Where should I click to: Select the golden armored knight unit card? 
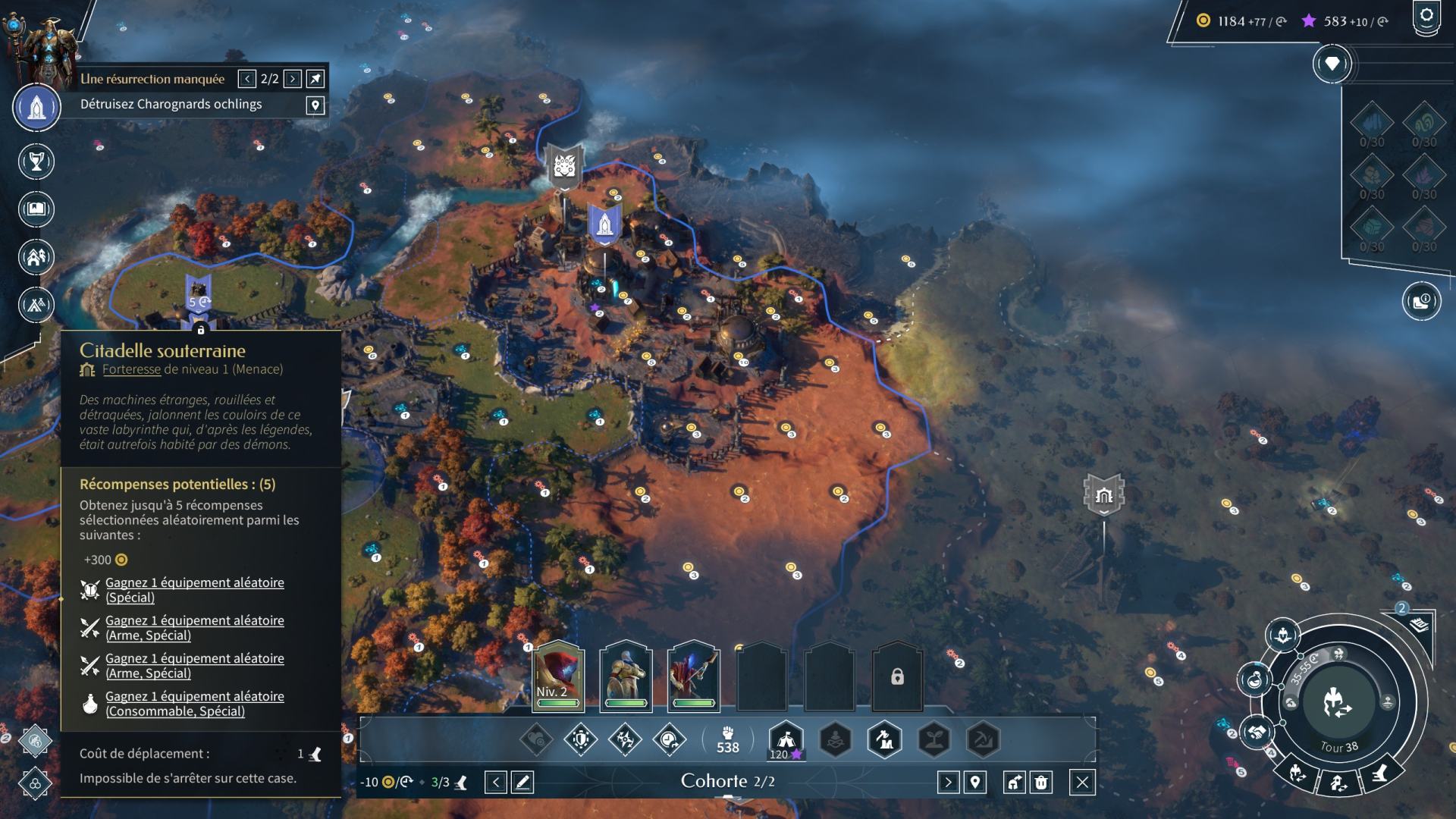(626, 676)
